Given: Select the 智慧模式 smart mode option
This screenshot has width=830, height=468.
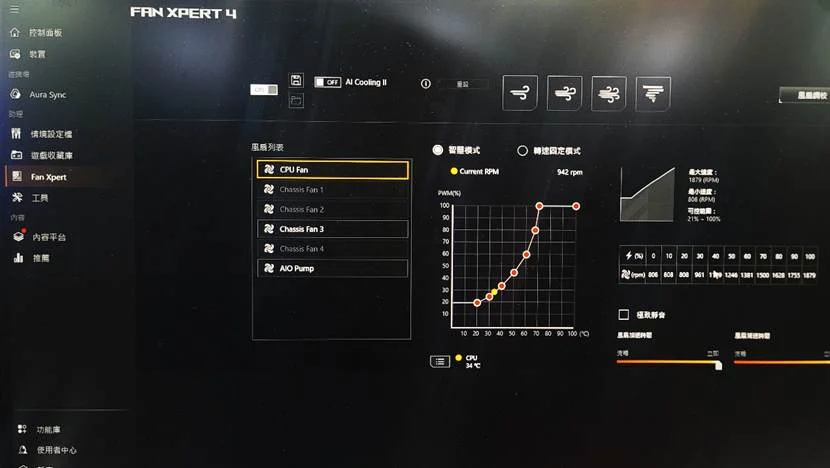Looking at the screenshot, I should [438, 150].
